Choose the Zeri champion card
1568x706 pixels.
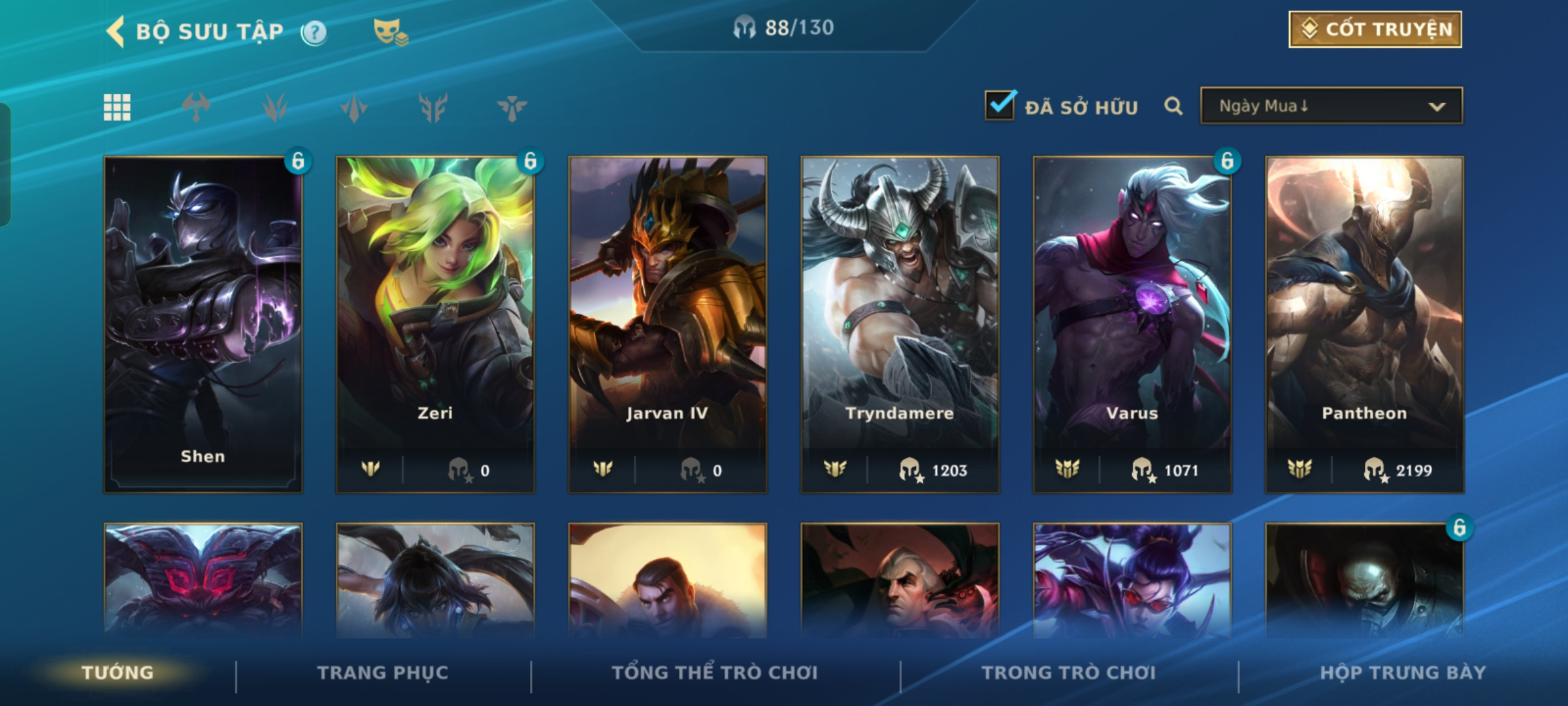(x=435, y=324)
